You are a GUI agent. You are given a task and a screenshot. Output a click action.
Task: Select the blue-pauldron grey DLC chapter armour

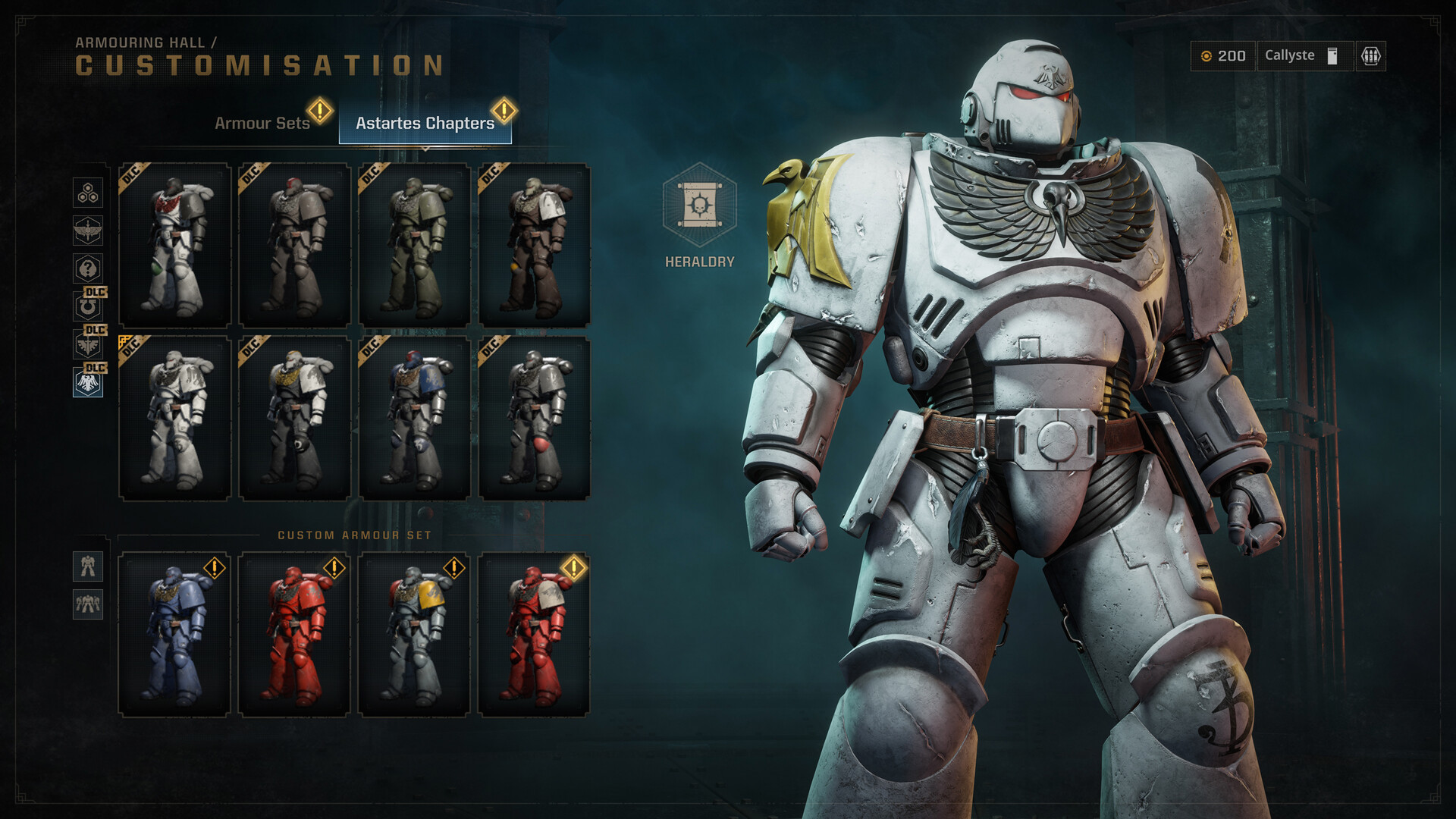415,418
